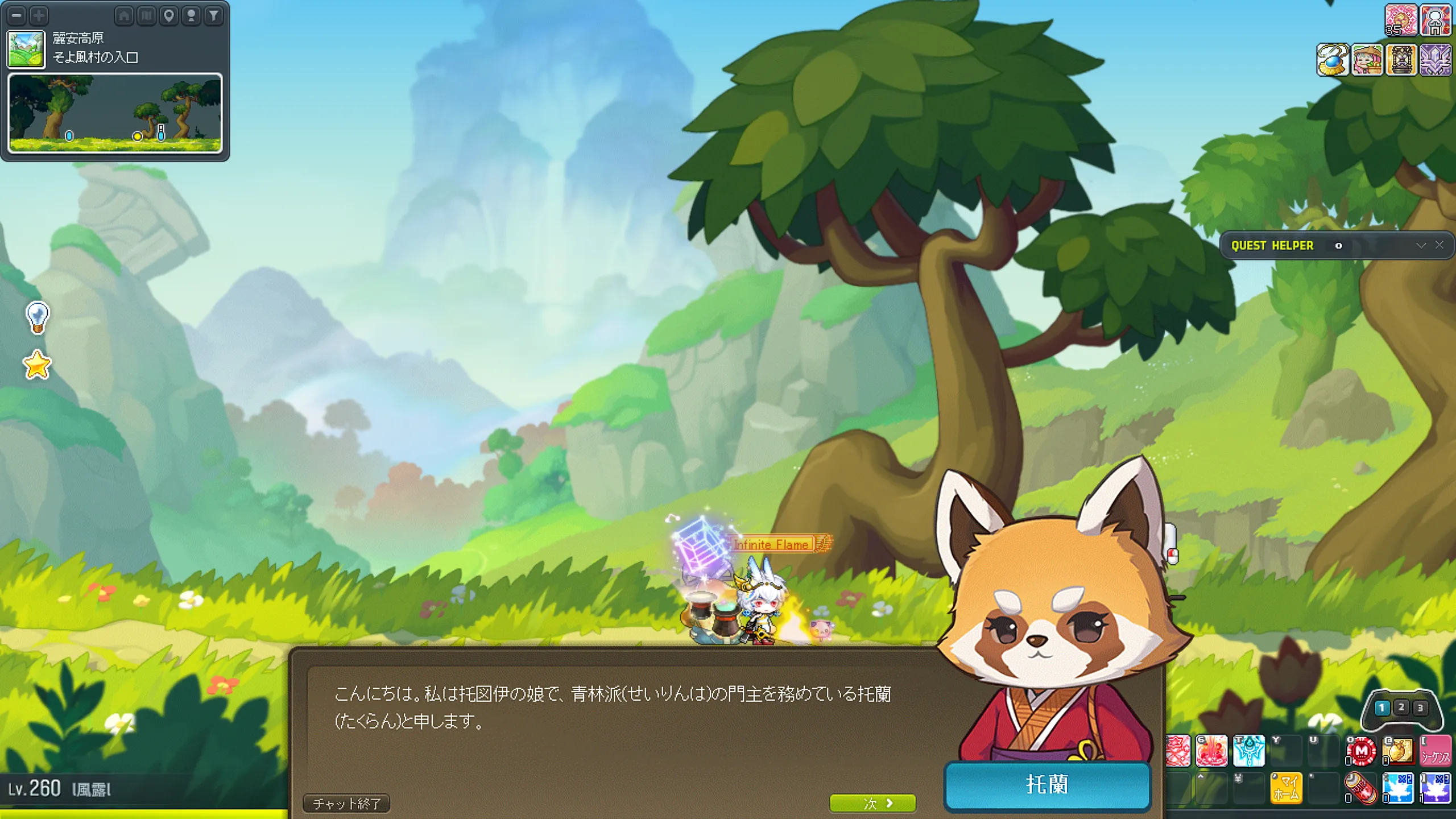
Task: Zoom in the minimap with the plus button
Action: (39, 15)
